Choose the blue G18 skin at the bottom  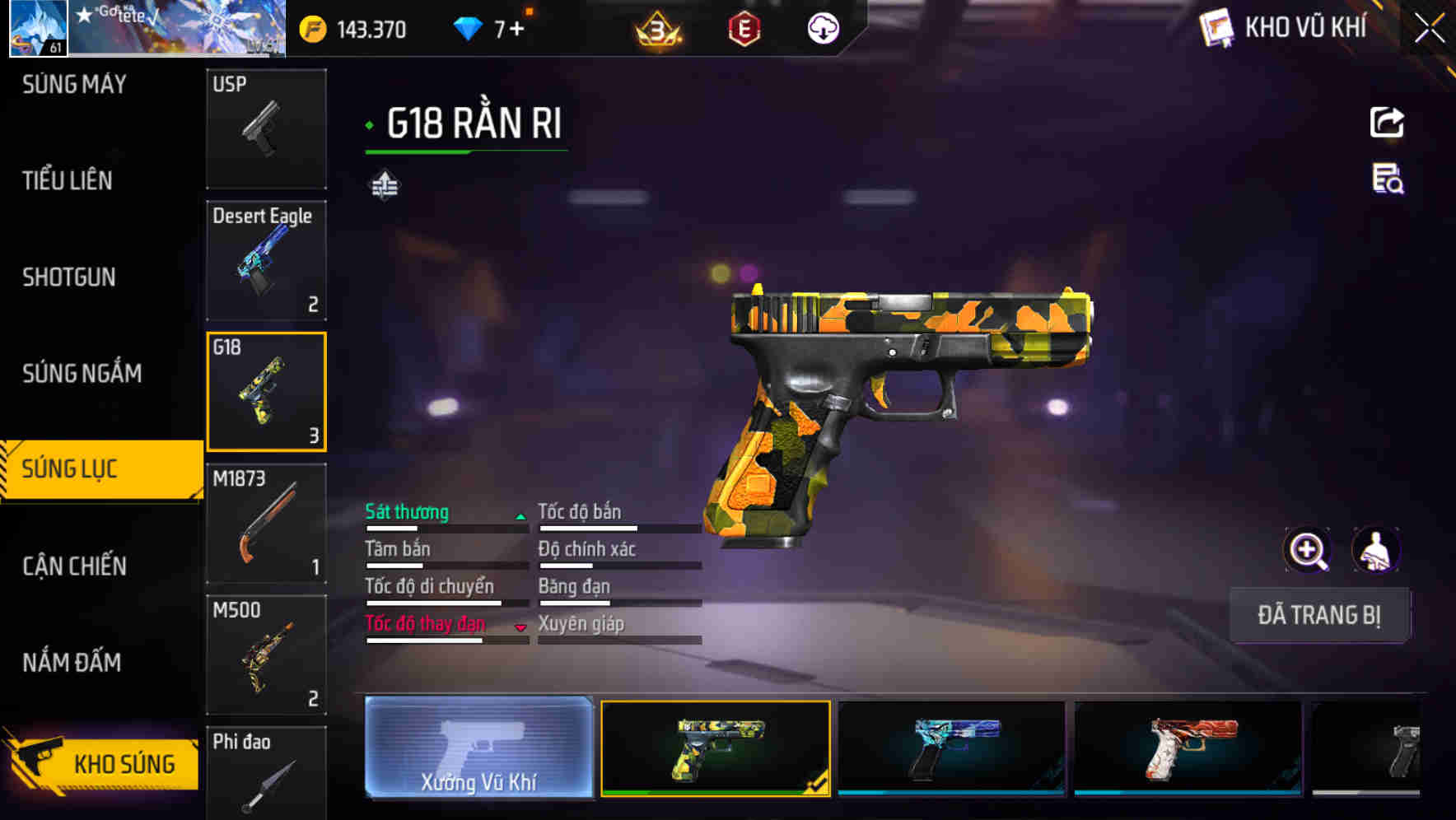[951, 751]
